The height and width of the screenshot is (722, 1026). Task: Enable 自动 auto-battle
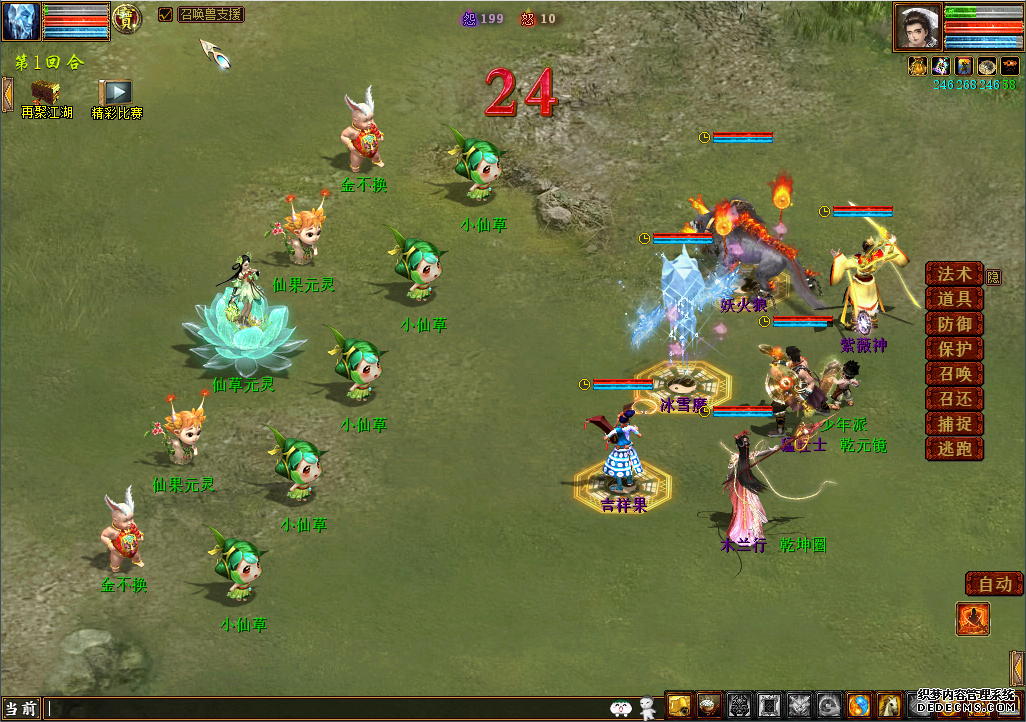point(994,584)
